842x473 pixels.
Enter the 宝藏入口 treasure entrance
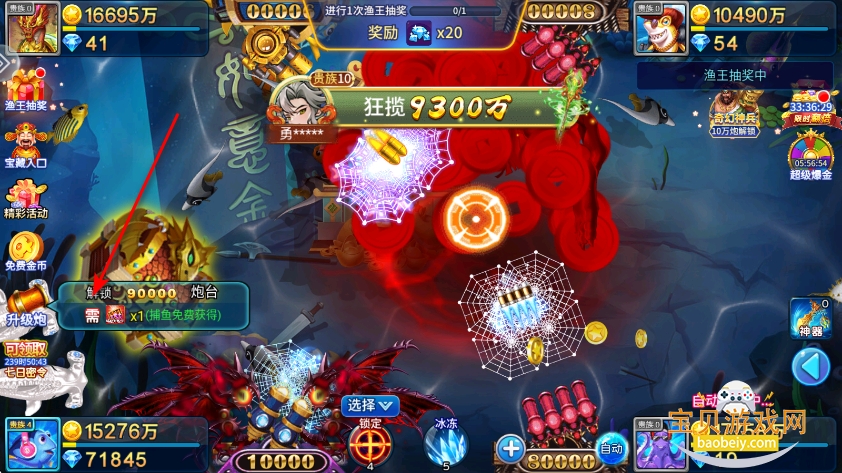coord(26,144)
